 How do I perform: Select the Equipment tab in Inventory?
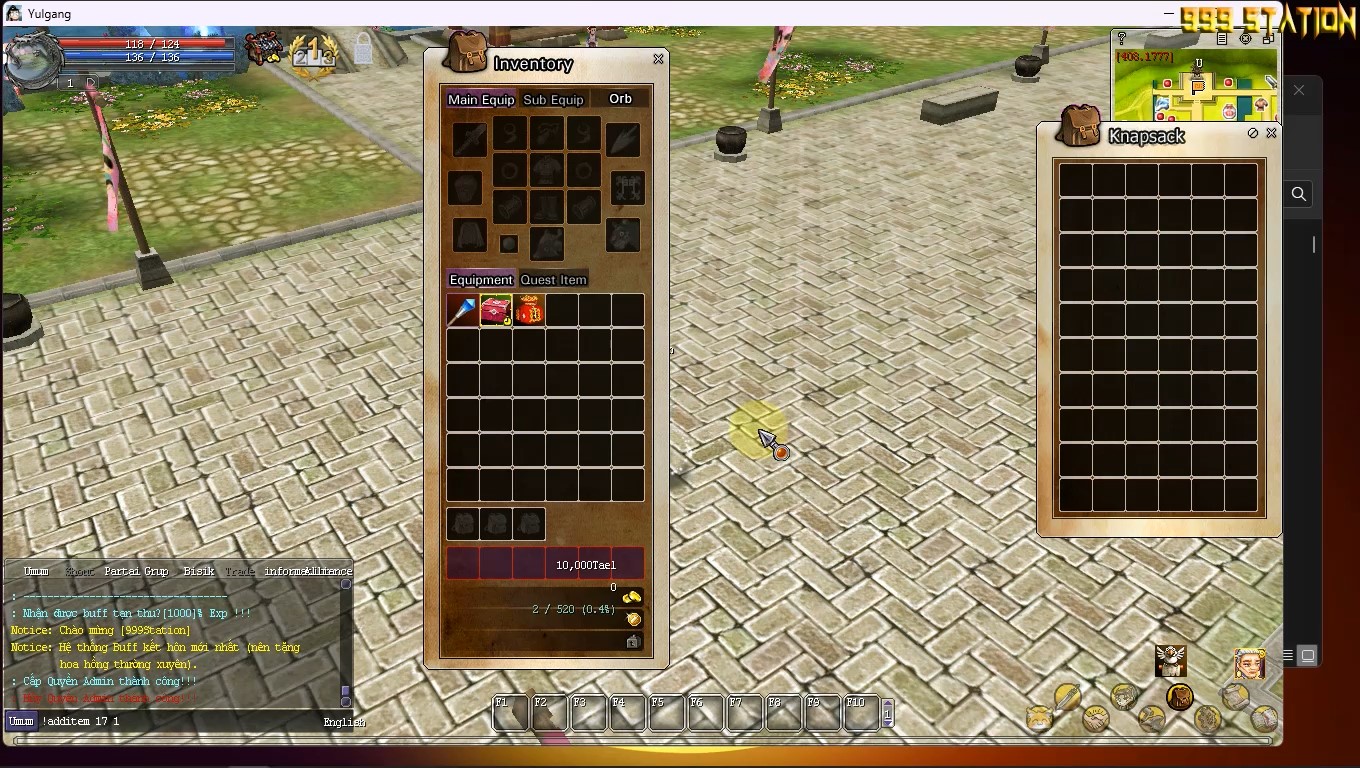point(481,280)
